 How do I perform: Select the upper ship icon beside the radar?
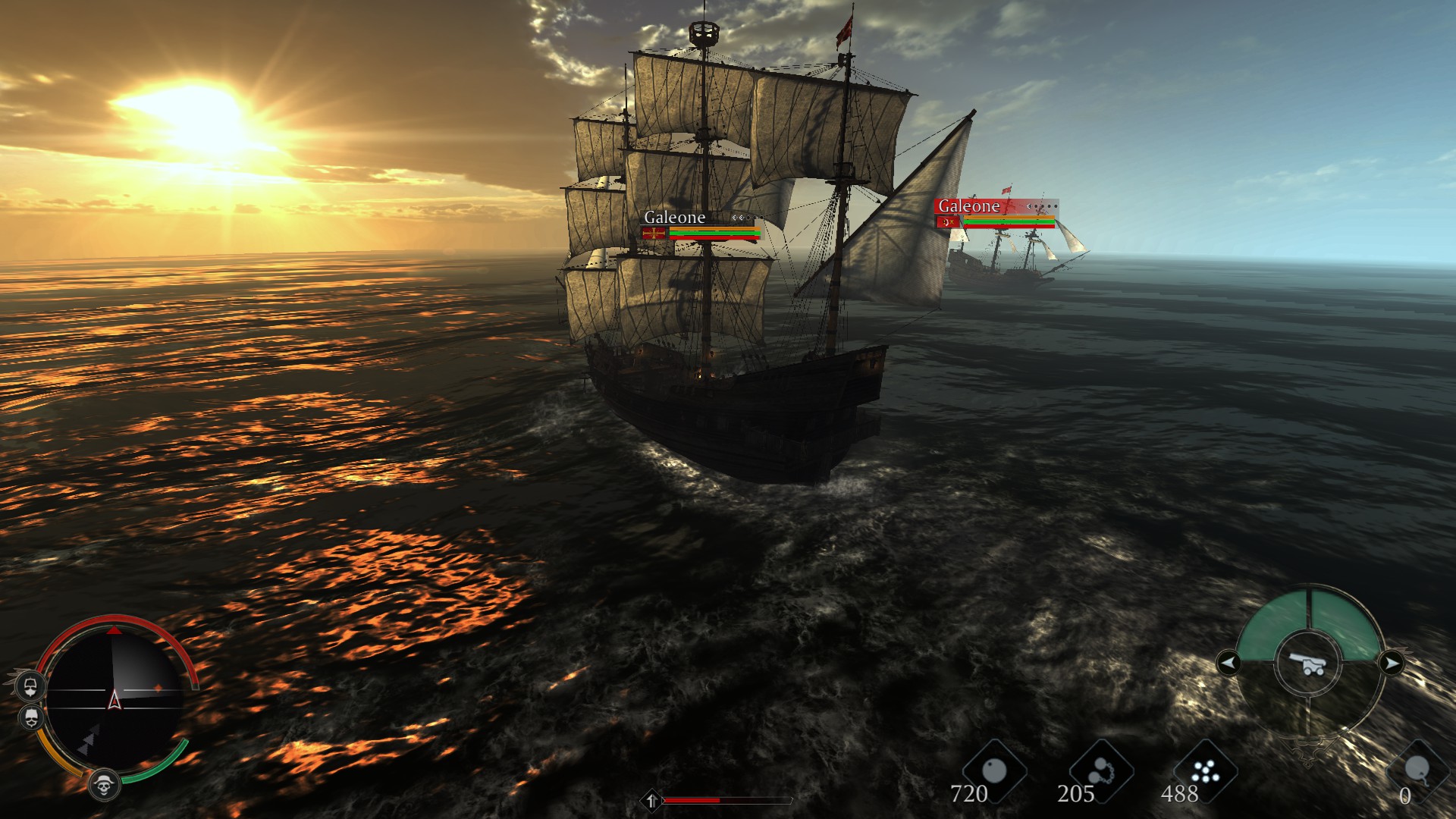coord(30,686)
